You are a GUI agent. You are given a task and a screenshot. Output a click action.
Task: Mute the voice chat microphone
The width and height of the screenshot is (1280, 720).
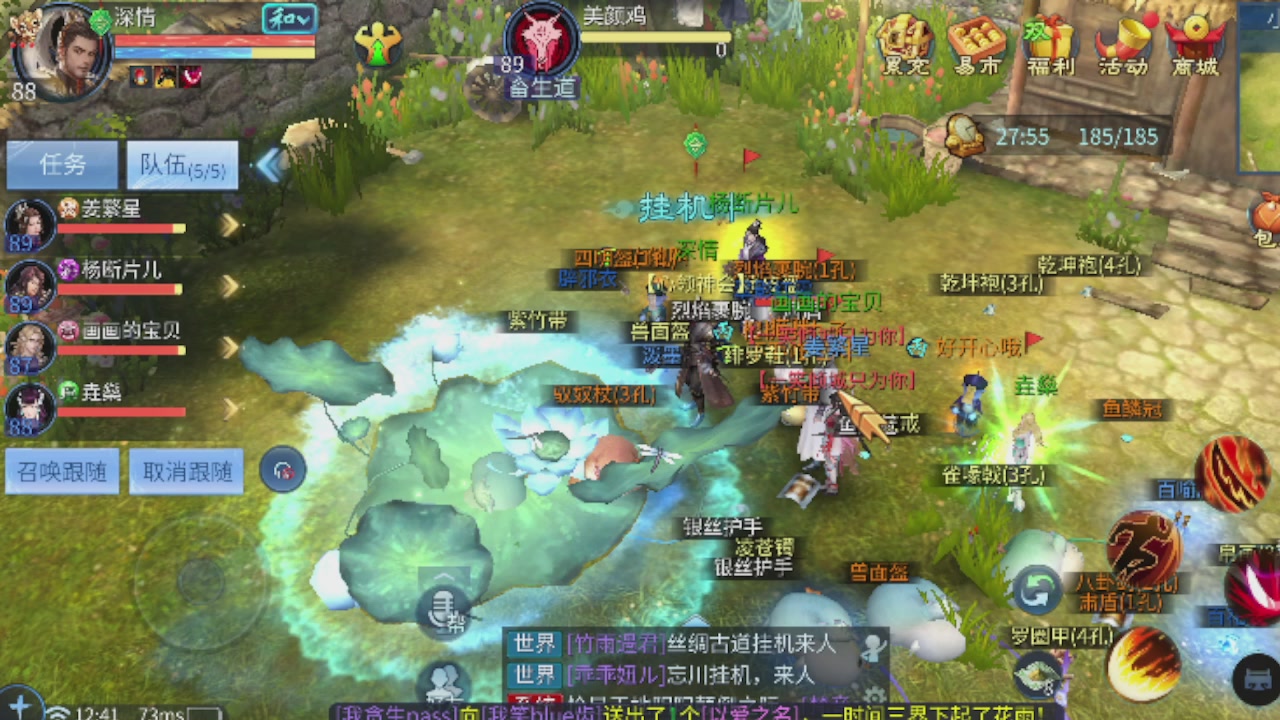pyautogui.click(x=440, y=610)
